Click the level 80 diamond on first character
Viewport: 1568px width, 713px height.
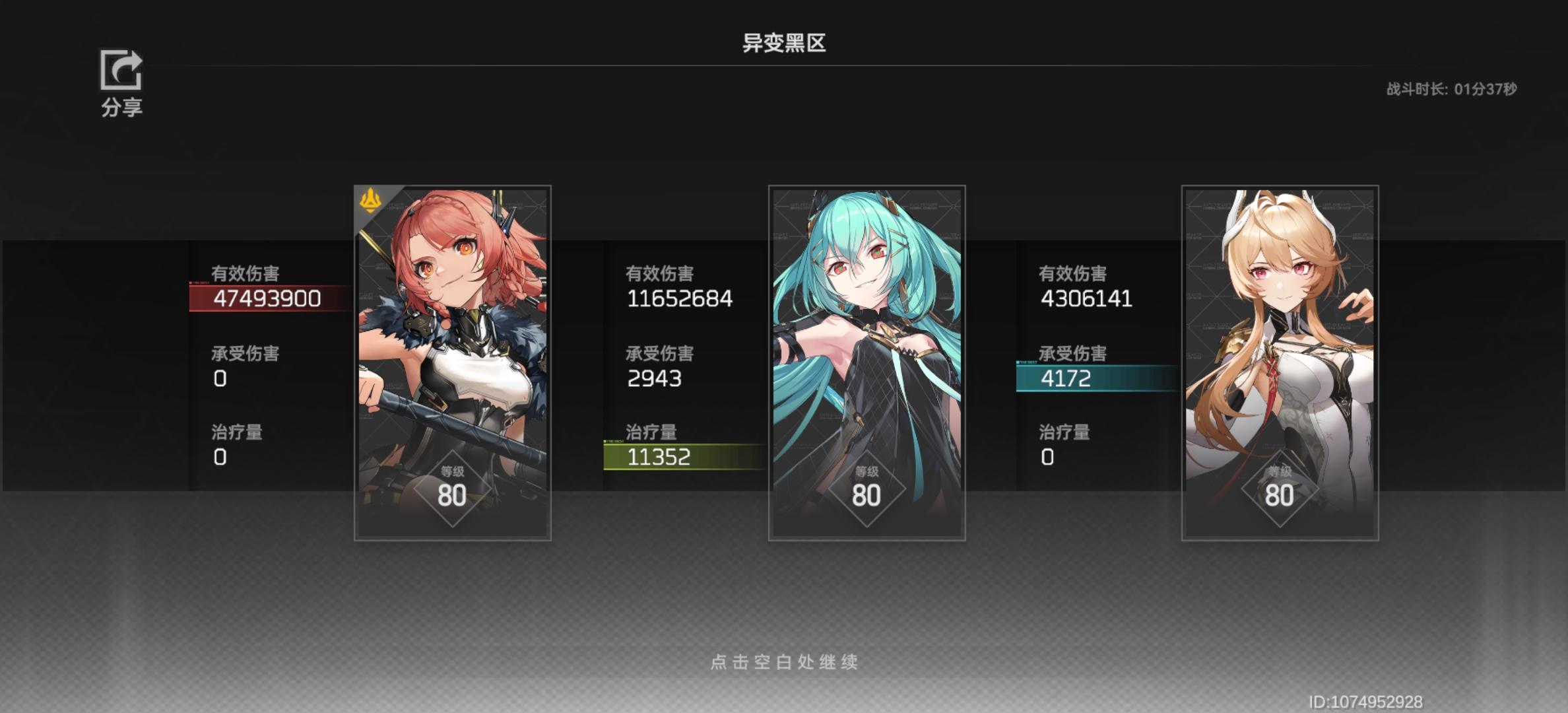click(x=453, y=489)
